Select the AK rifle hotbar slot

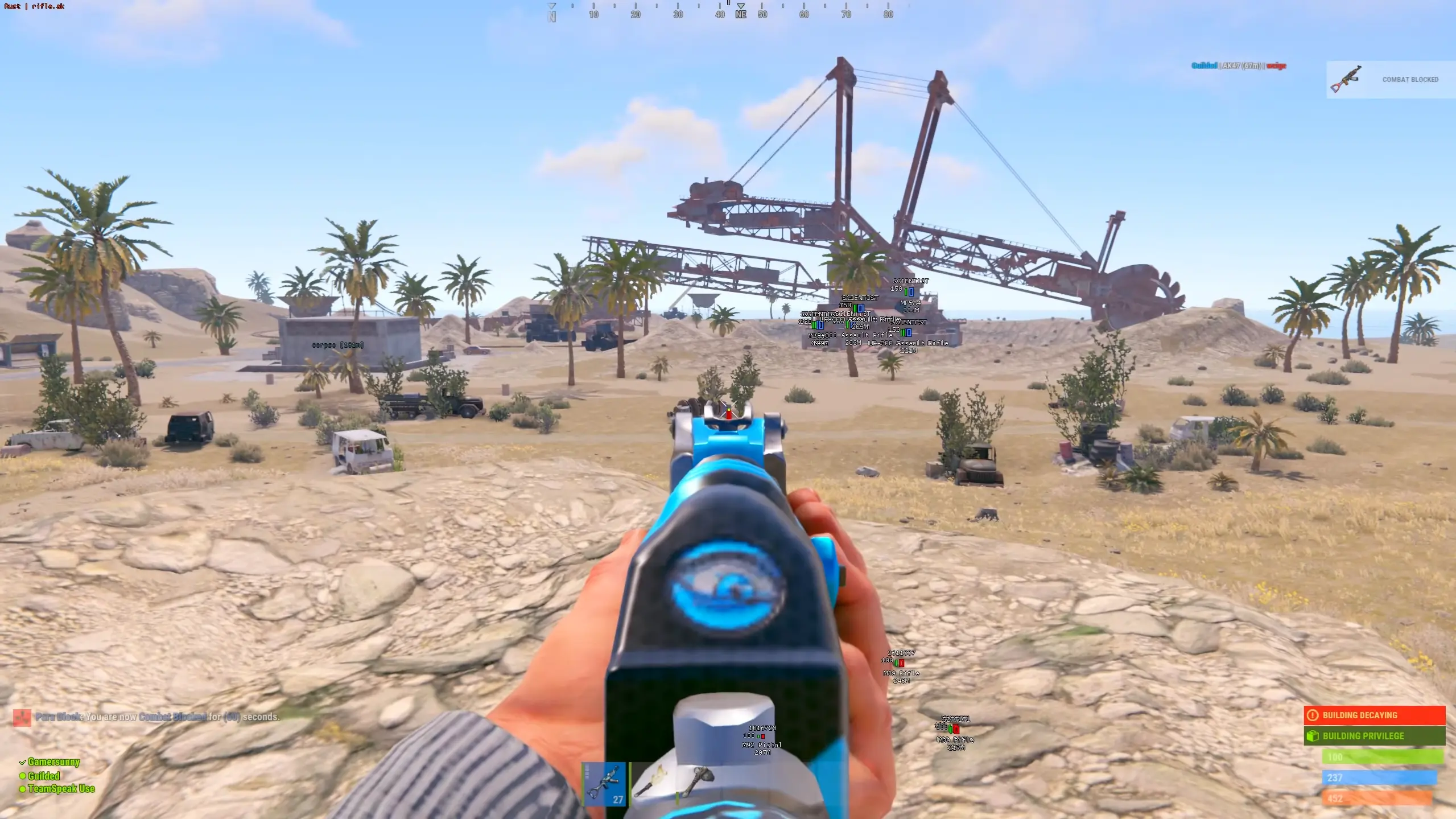click(x=604, y=784)
